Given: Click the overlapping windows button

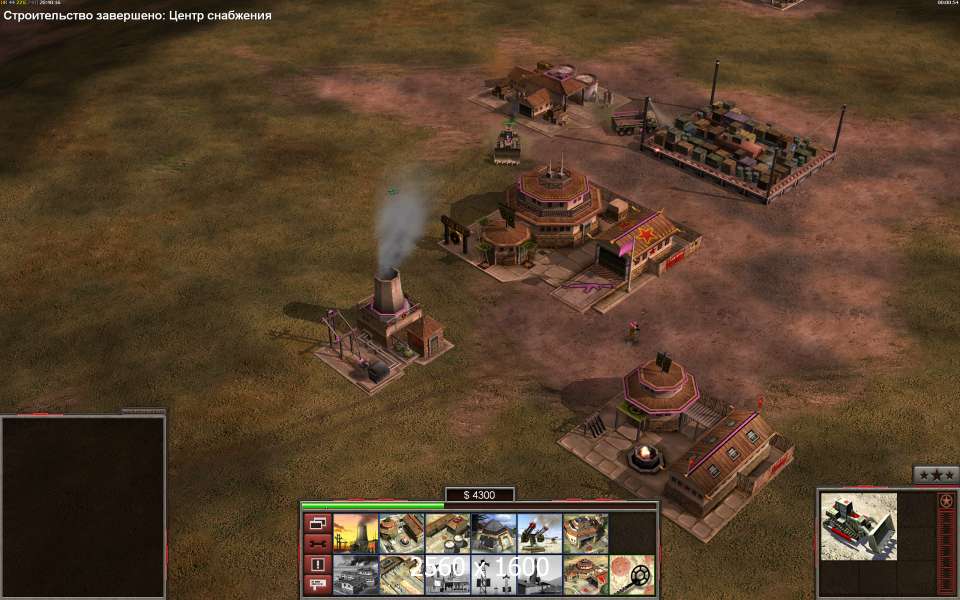Looking at the screenshot, I should [x=317, y=523].
